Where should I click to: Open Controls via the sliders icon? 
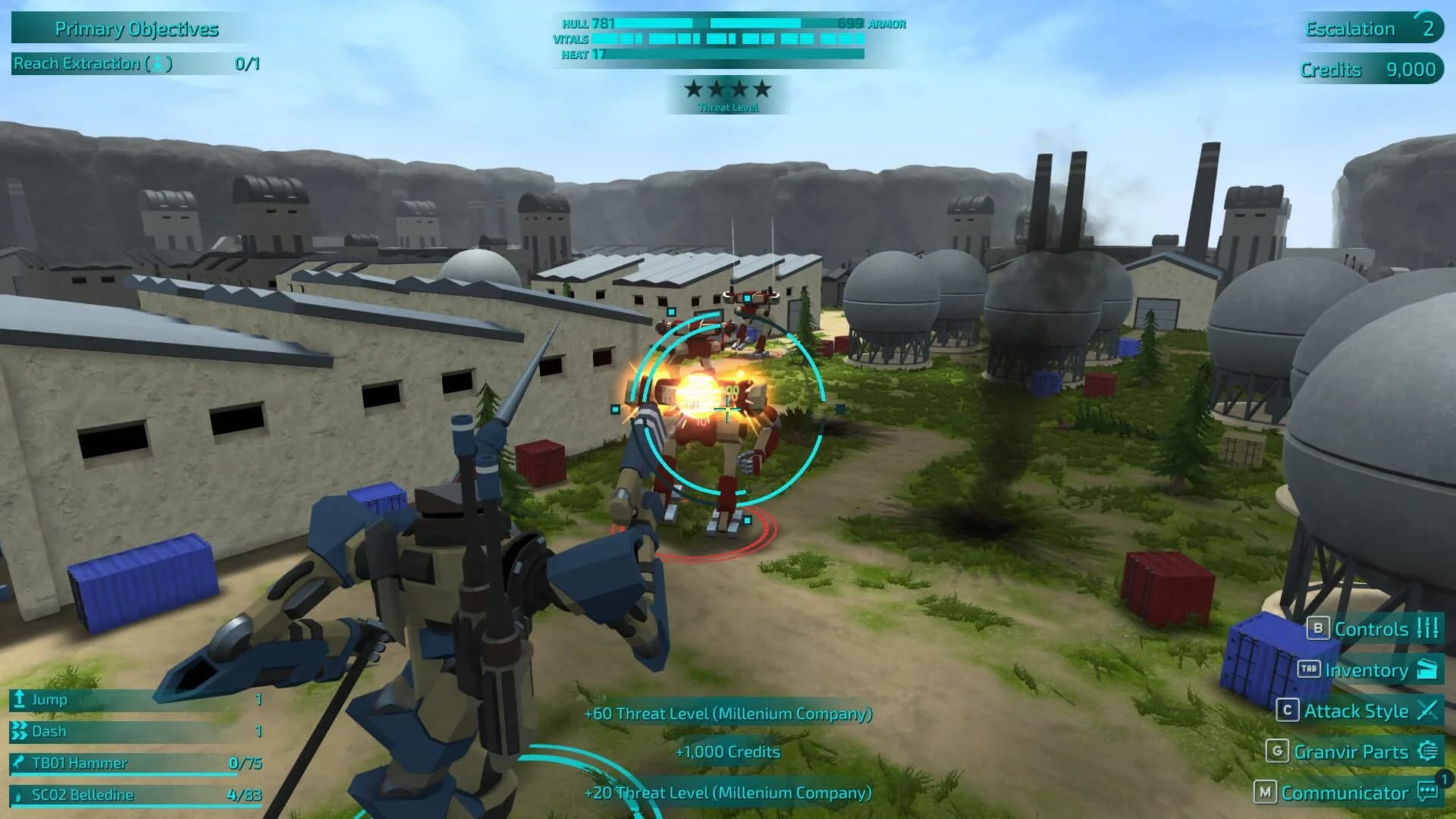tap(1426, 629)
